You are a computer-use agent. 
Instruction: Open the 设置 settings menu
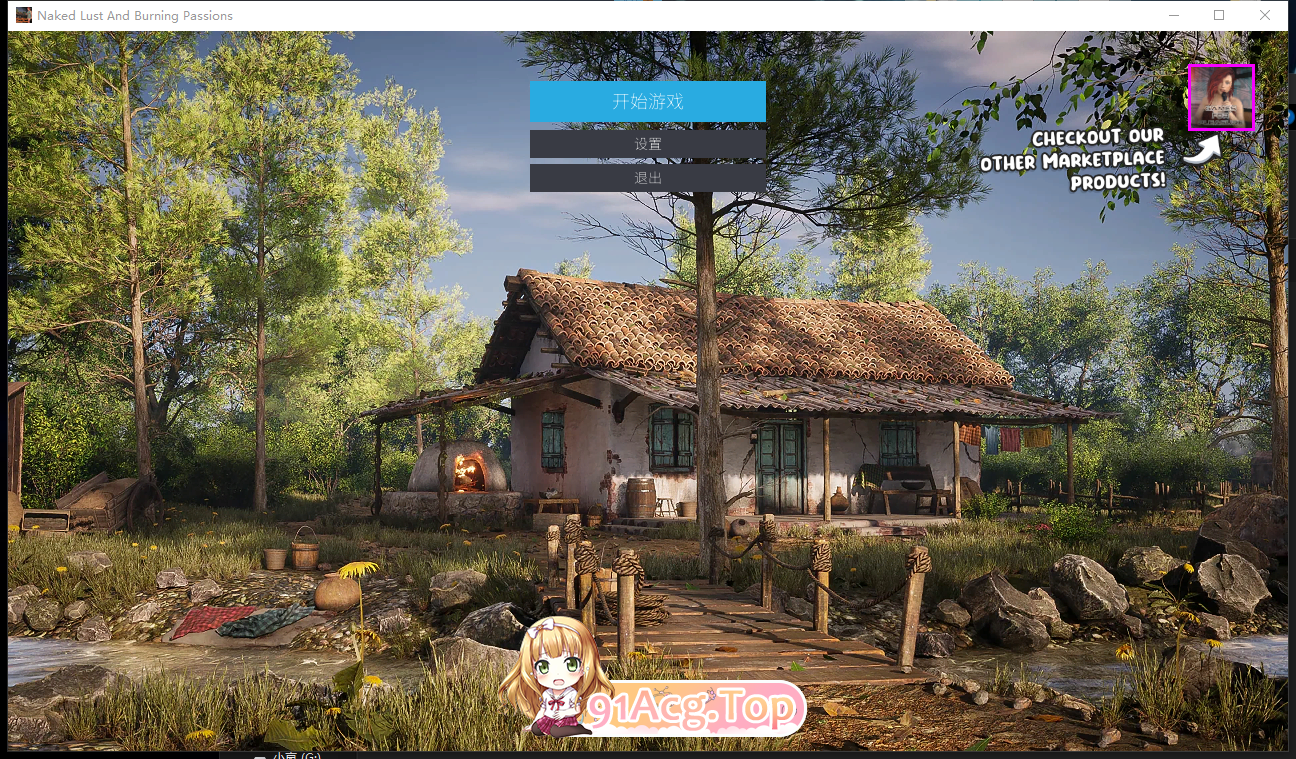pos(647,144)
